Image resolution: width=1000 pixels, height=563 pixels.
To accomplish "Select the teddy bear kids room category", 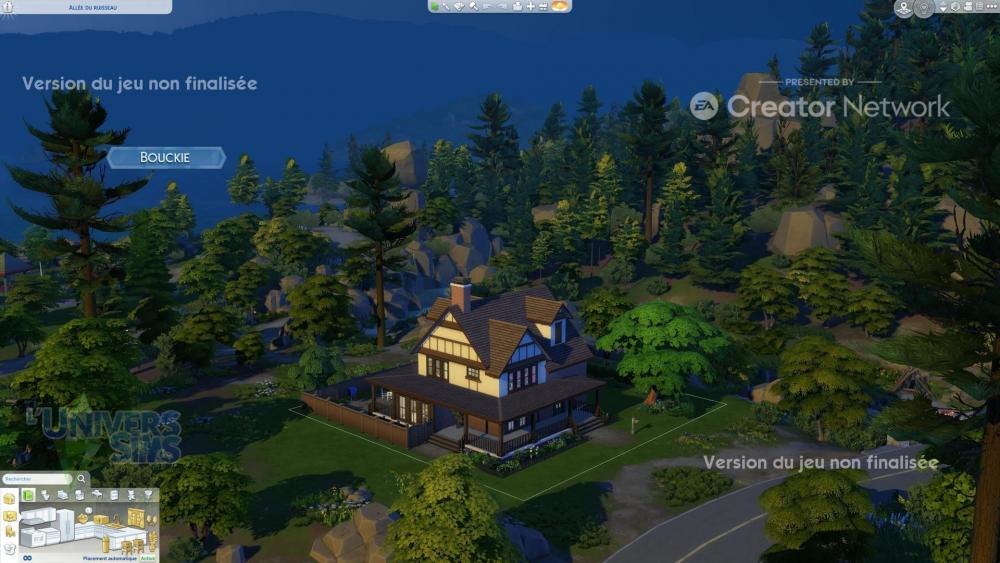I will (131, 494).
